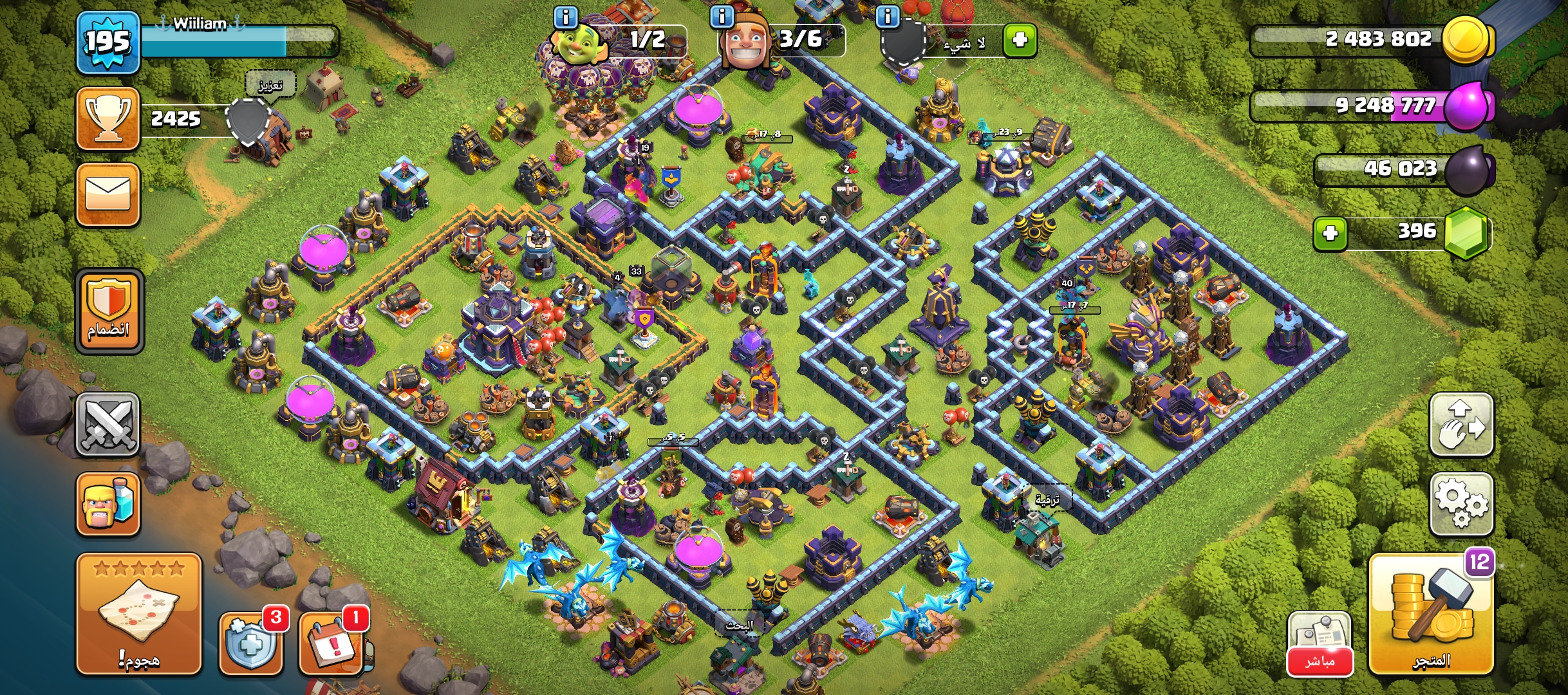1568x695 pixels.
Task: Open the shield protection button
Action: [251, 643]
